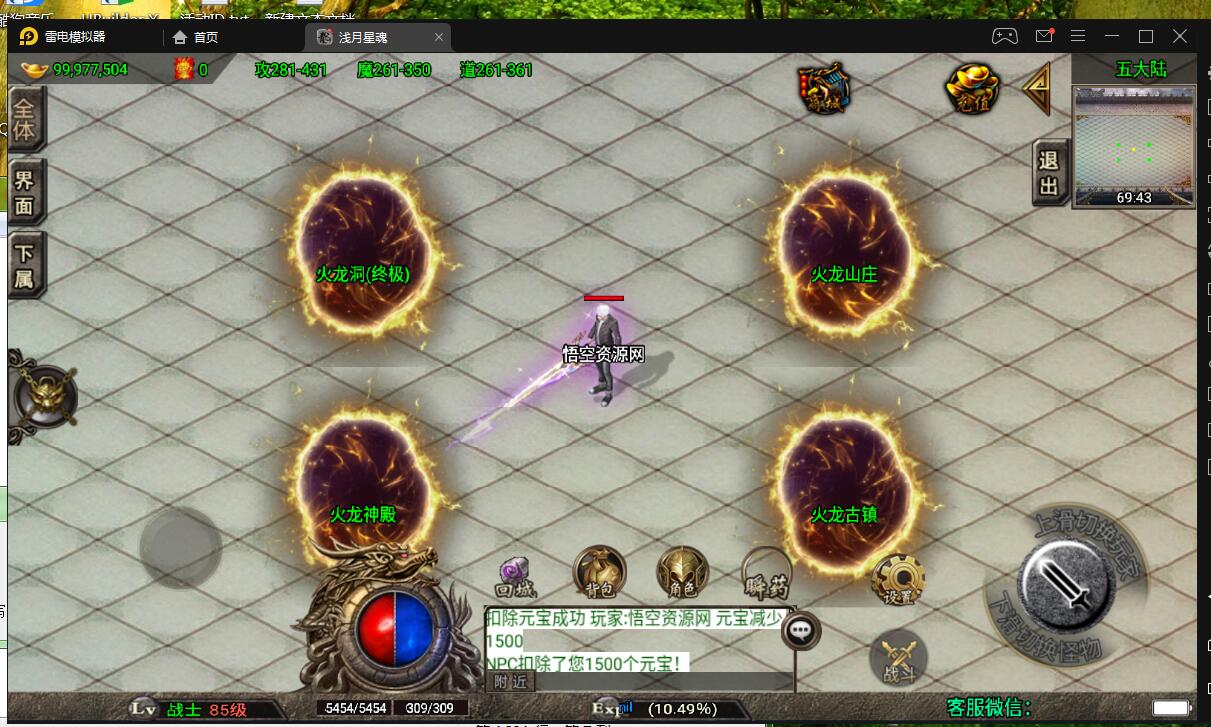Image resolution: width=1211 pixels, height=727 pixels.
Task: Hit the sword attack button
Action: click(x=1066, y=581)
